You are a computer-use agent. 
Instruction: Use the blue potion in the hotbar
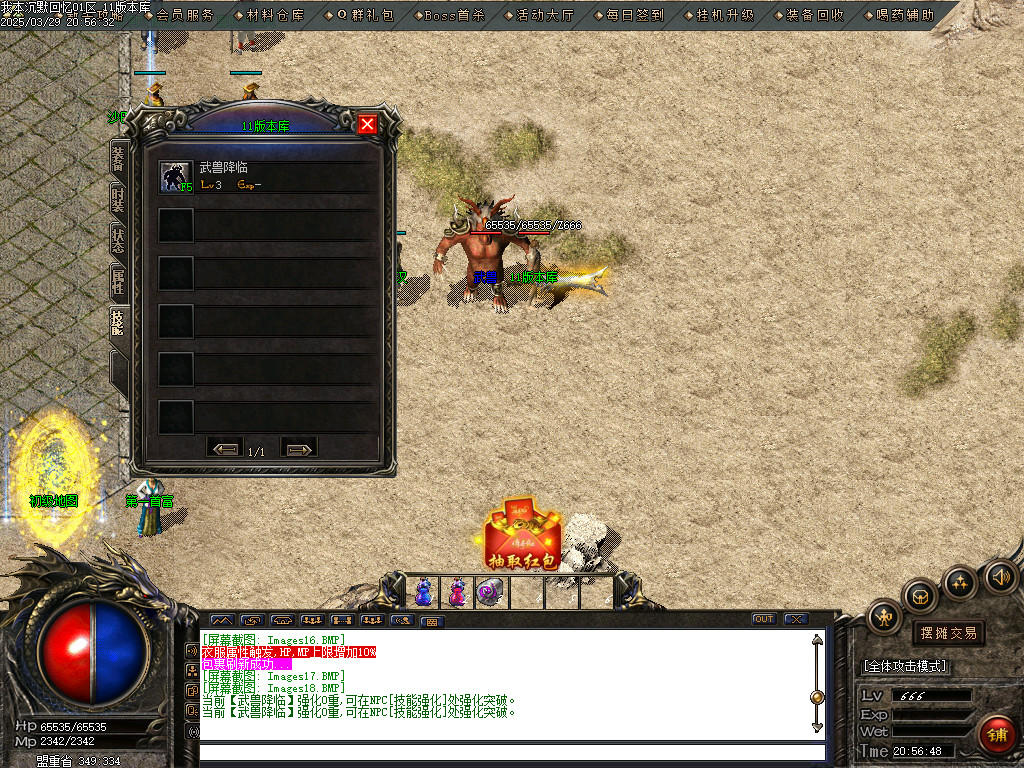tap(423, 592)
